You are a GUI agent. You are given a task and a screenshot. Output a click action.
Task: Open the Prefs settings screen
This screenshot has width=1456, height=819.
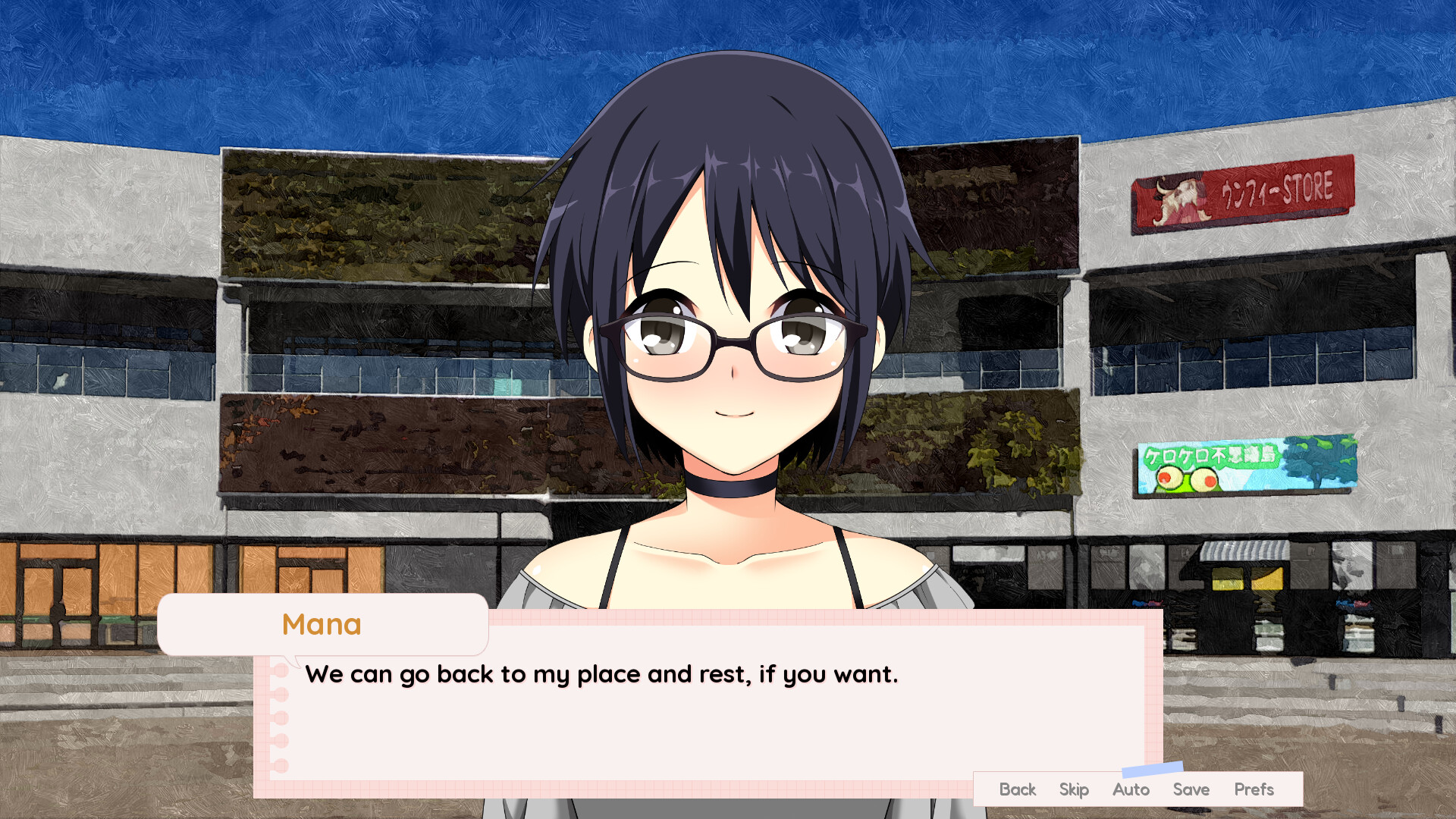1254,789
